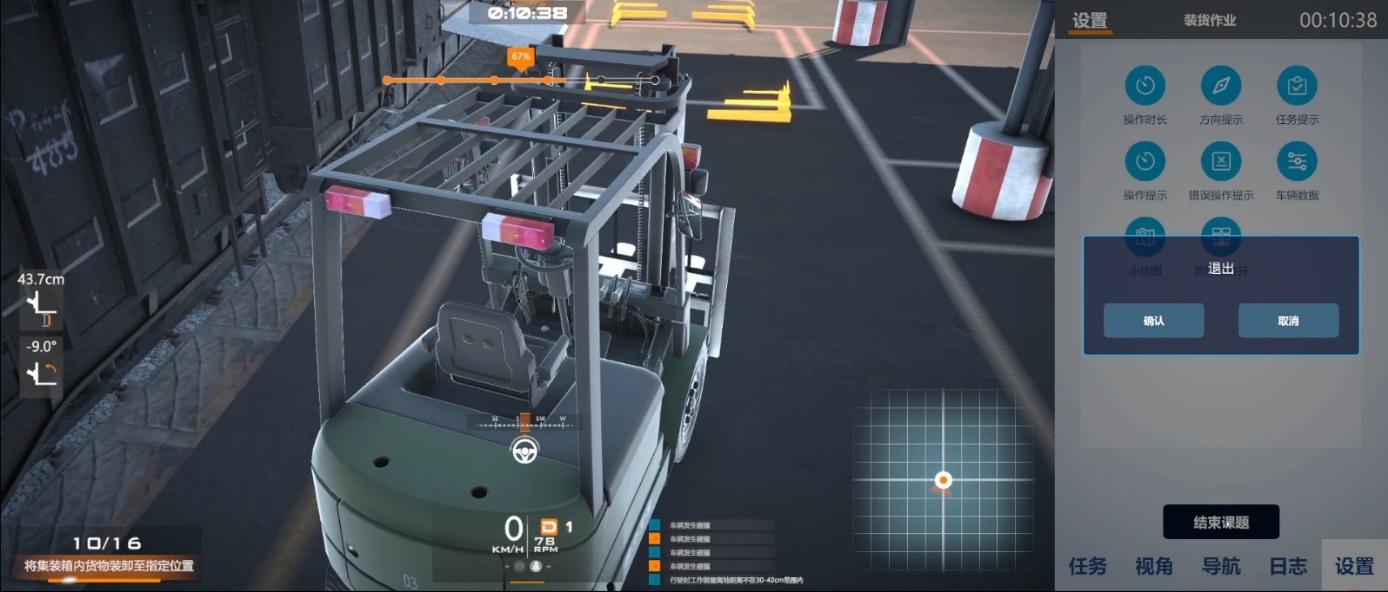Viewport: 1388px width, 592px height.
Task: Toggle the 任务提示 clipboard icon
Action: 1297,86
